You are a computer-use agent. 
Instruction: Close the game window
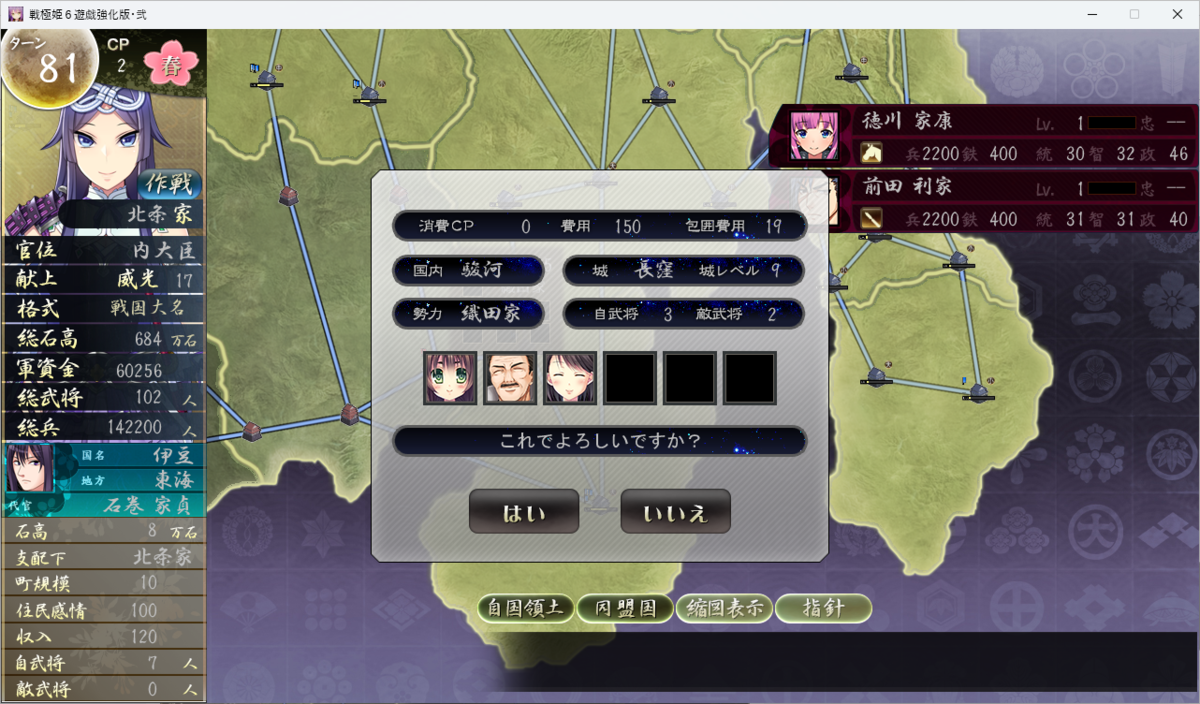click(x=1176, y=14)
